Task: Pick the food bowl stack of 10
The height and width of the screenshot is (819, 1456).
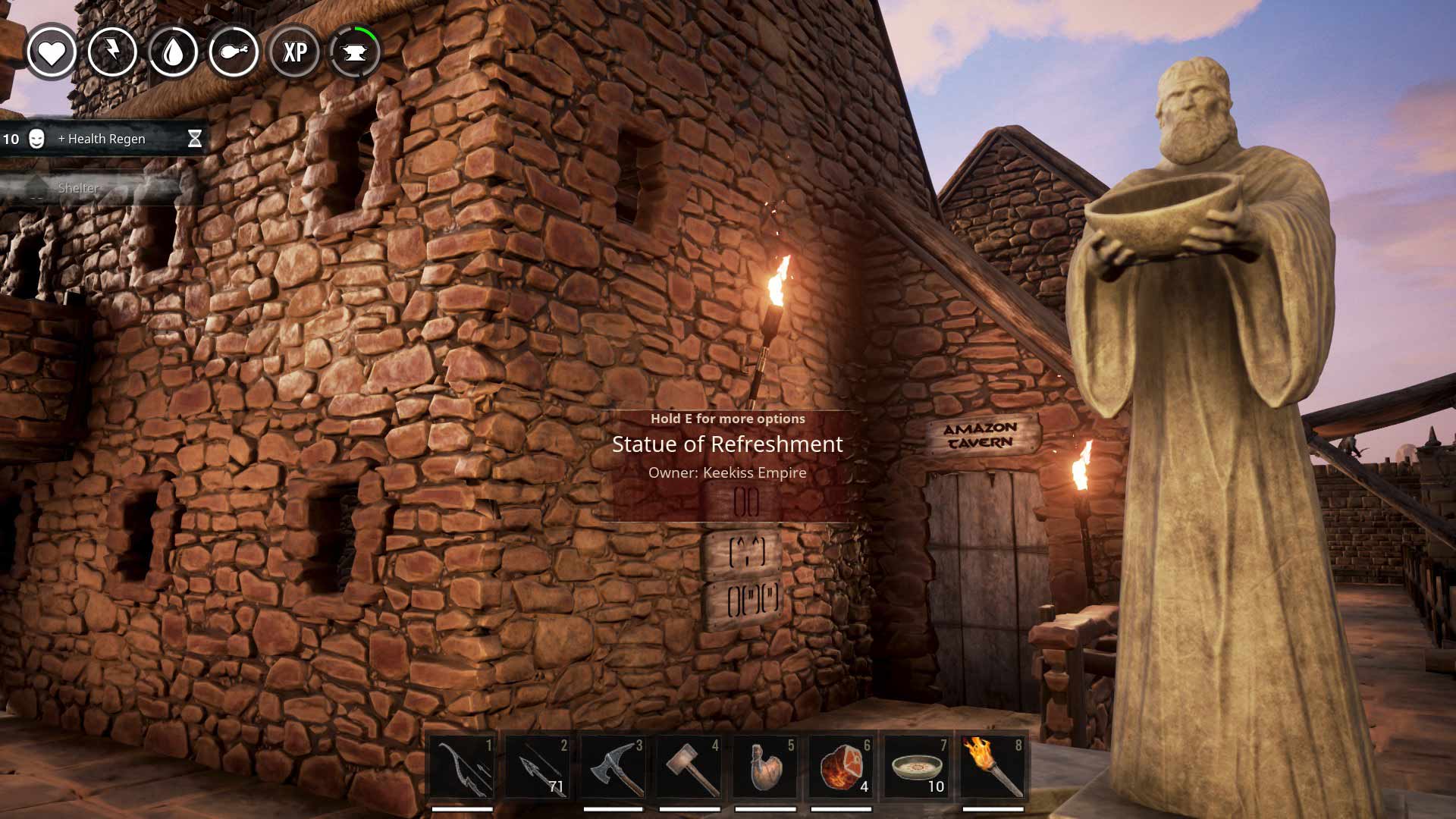Action: (917, 767)
